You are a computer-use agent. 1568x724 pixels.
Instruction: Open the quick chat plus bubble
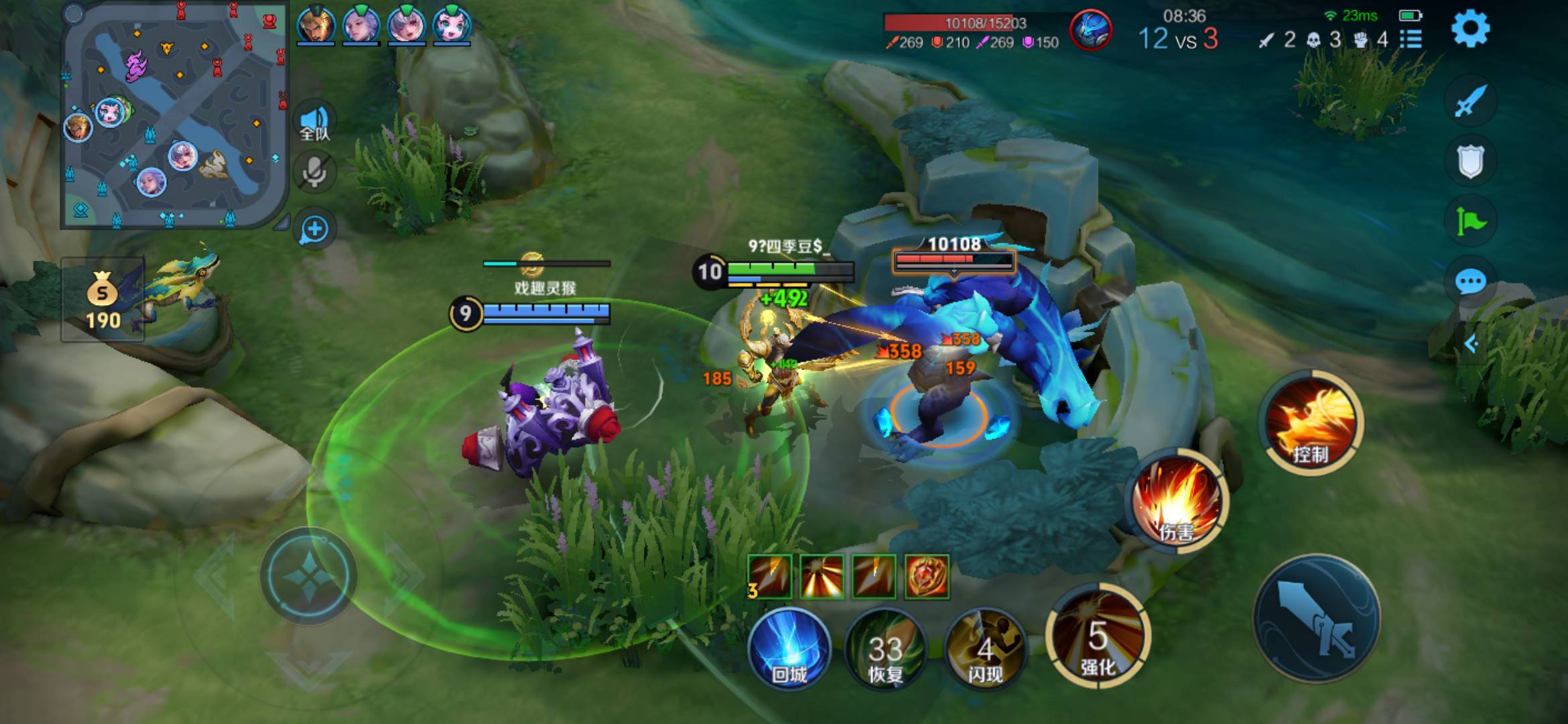314,229
